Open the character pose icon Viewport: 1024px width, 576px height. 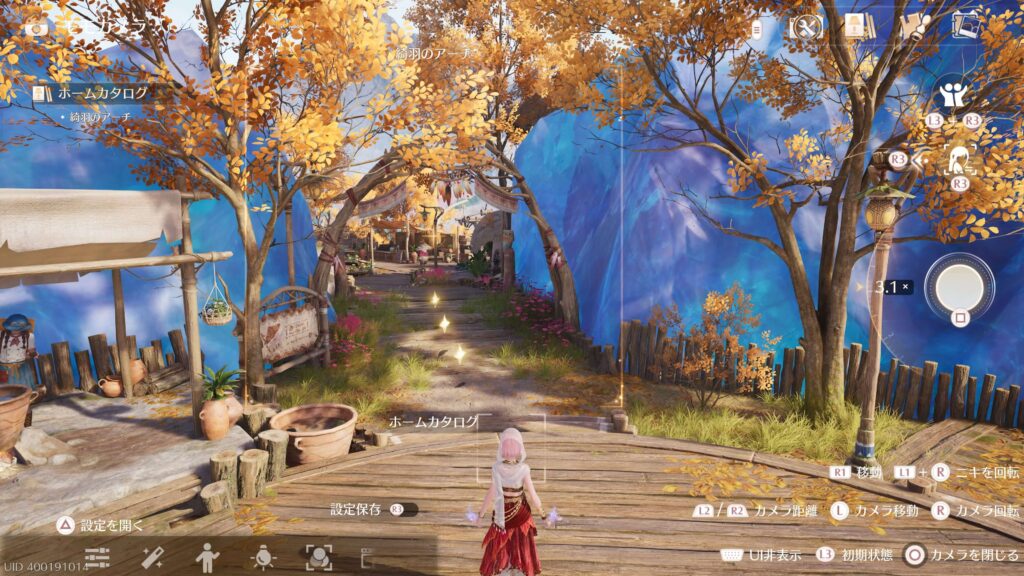(208, 557)
